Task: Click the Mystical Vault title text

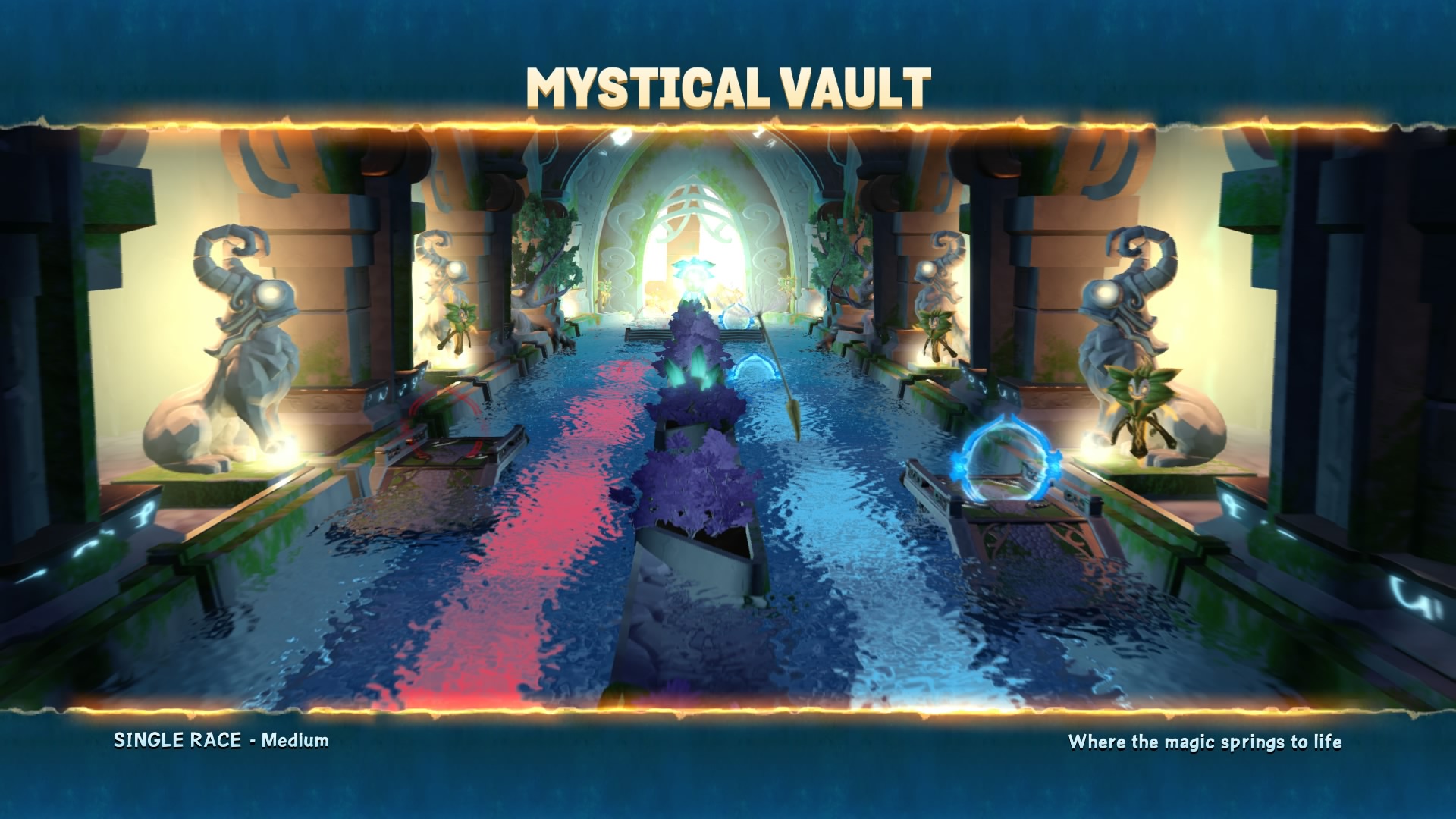Action: [x=726, y=83]
